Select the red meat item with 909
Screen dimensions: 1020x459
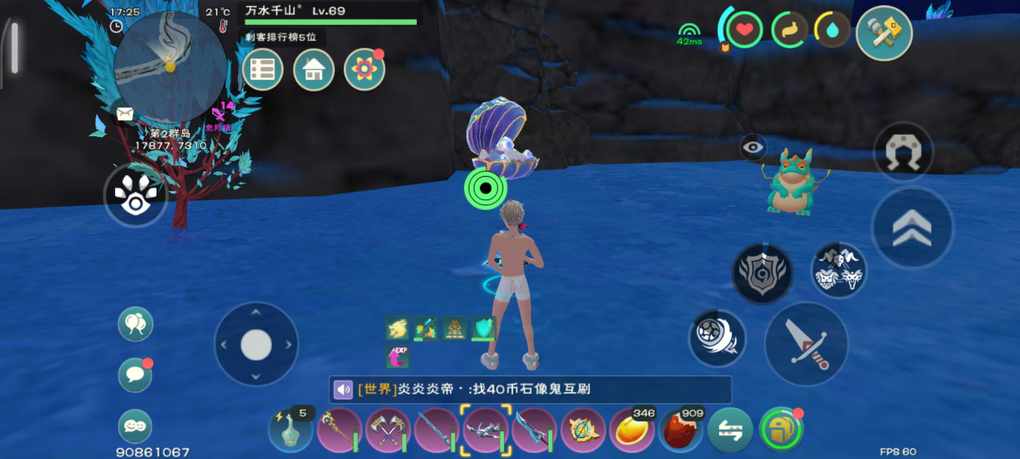coord(681,431)
